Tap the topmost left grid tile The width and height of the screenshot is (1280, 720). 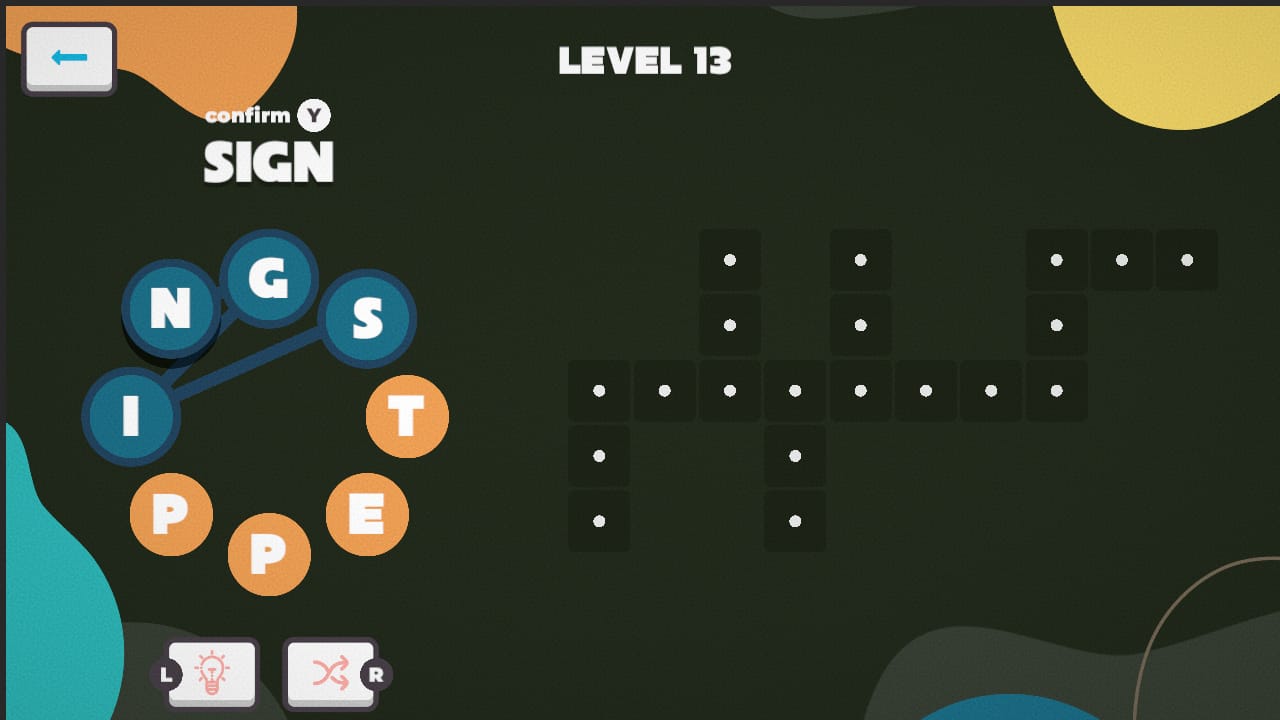coord(729,259)
